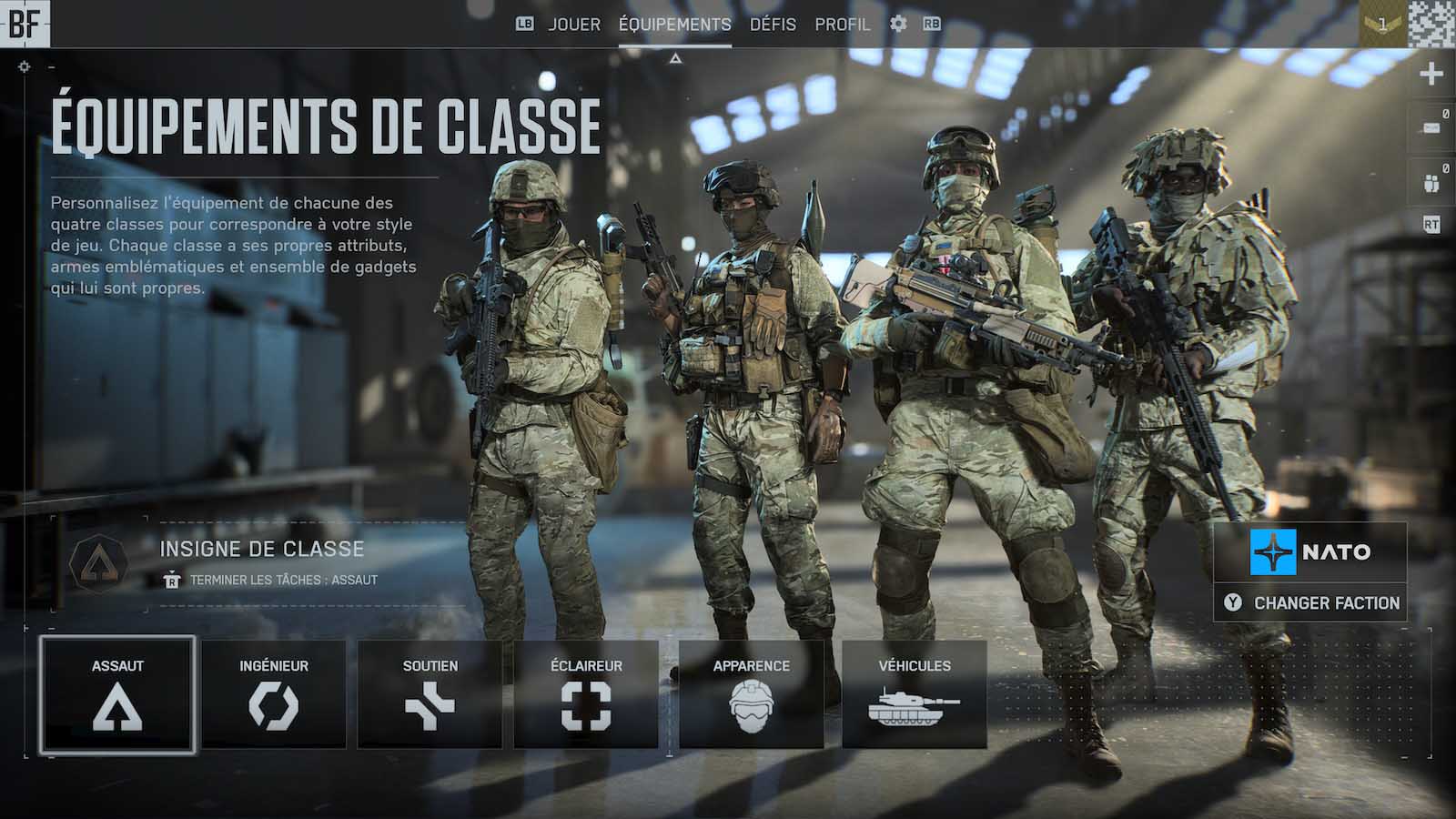Switch to the Jouer tab
The image size is (1456, 819).
[574, 25]
